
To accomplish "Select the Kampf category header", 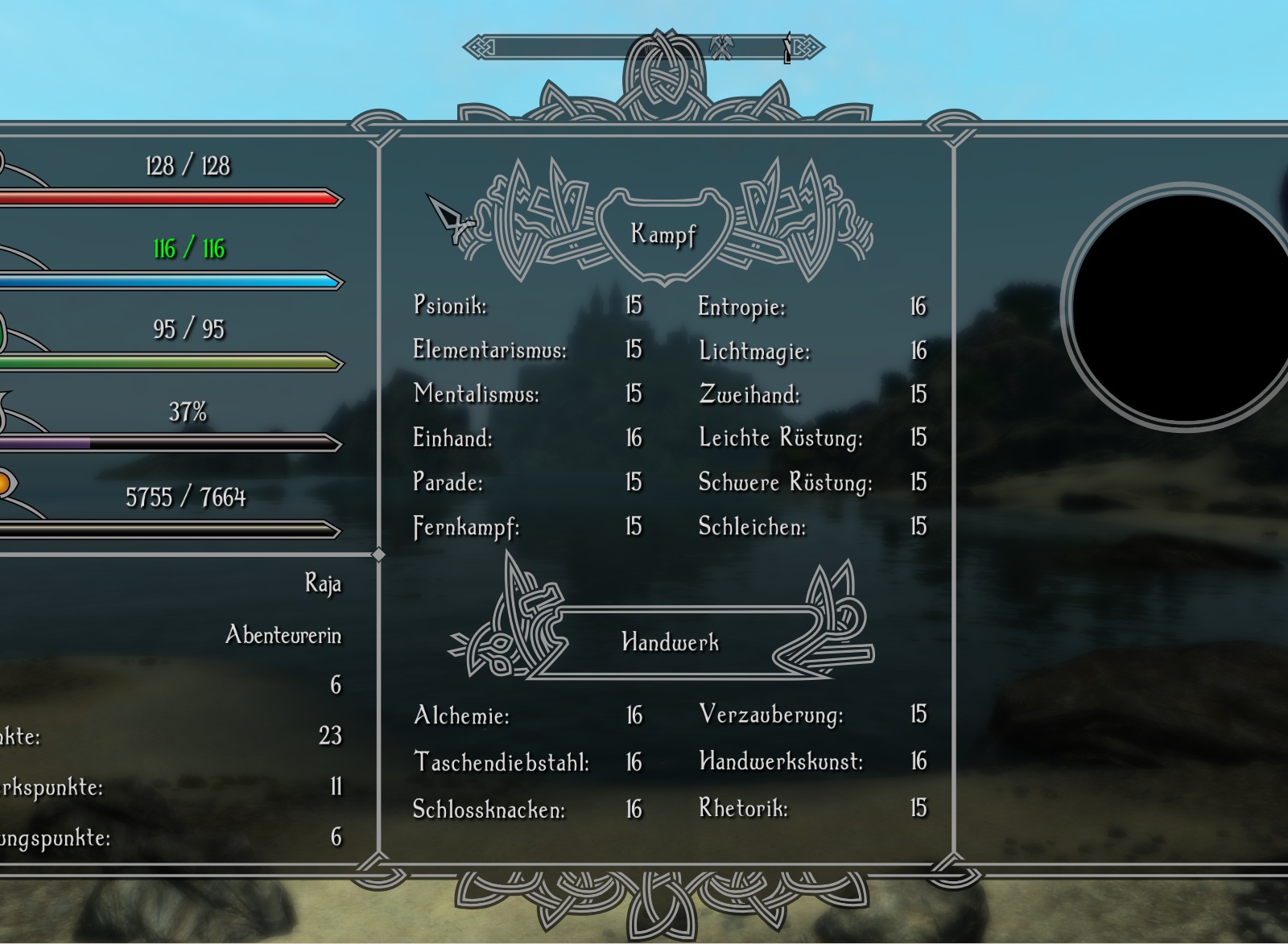I will pyautogui.click(x=663, y=234).
